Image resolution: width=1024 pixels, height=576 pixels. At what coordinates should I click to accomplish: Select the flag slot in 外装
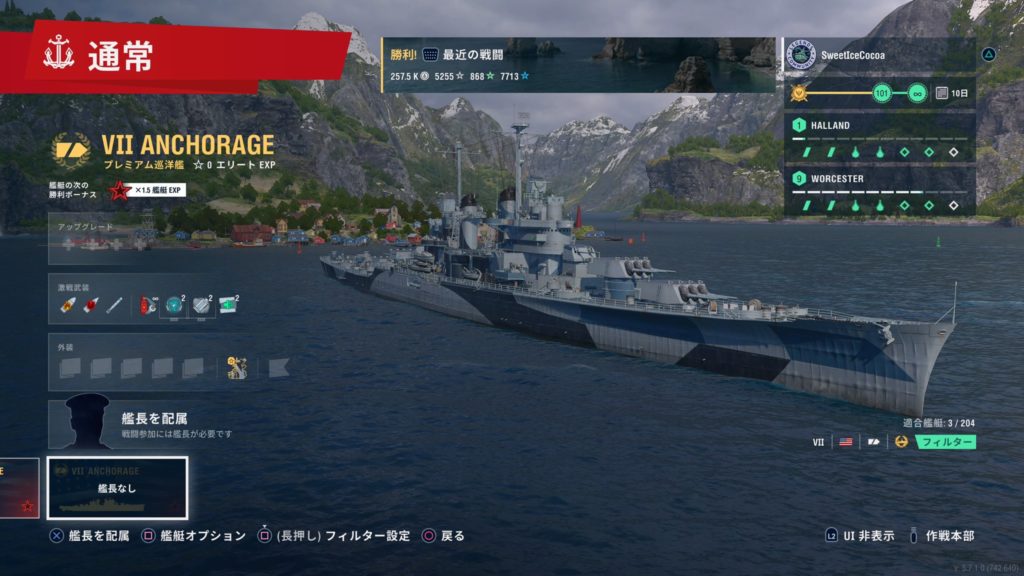pyautogui.click(x=277, y=367)
